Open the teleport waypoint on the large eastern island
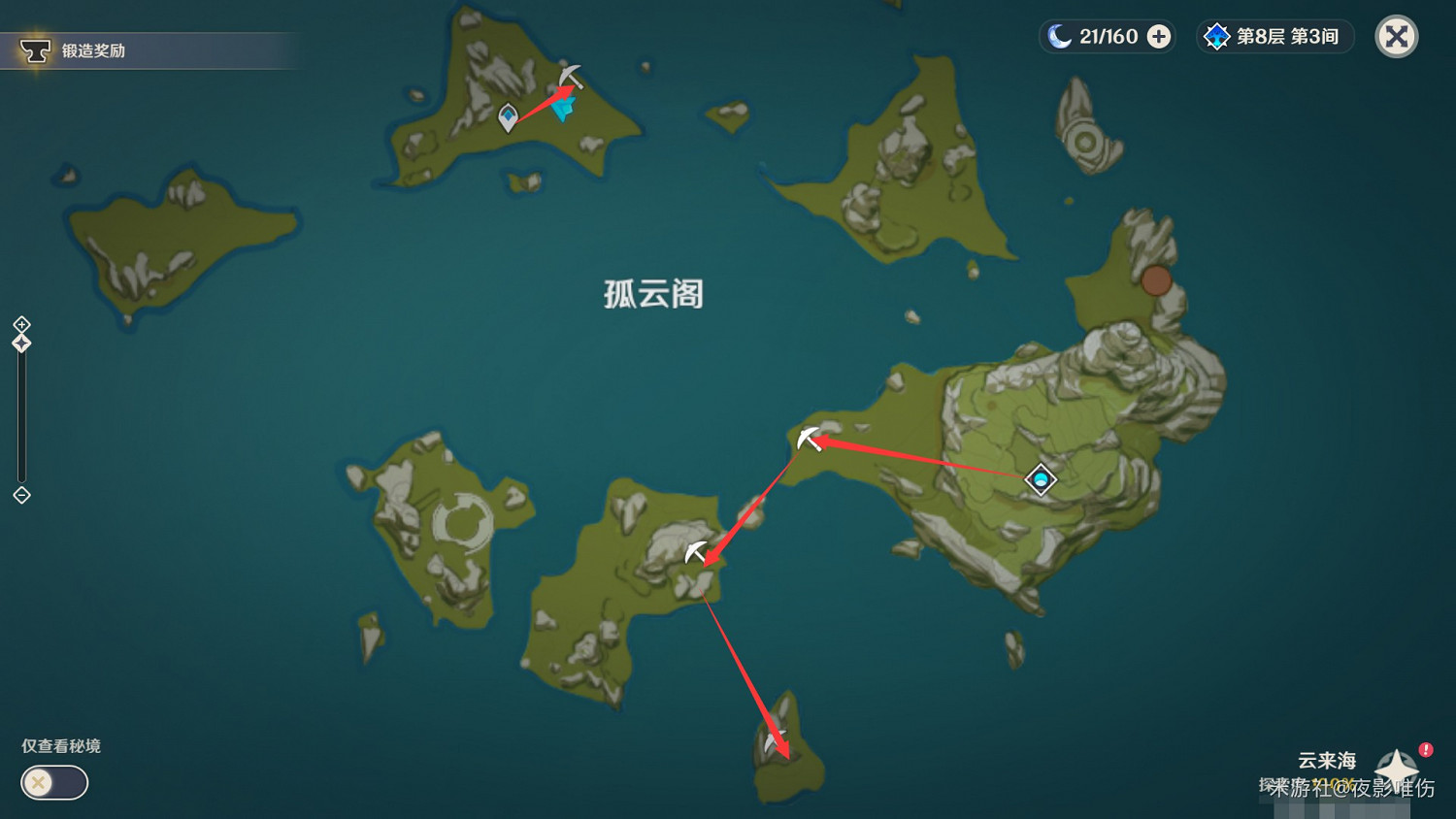Image resolution: width=1456 pixels, height=819 pixels. 1039,479
